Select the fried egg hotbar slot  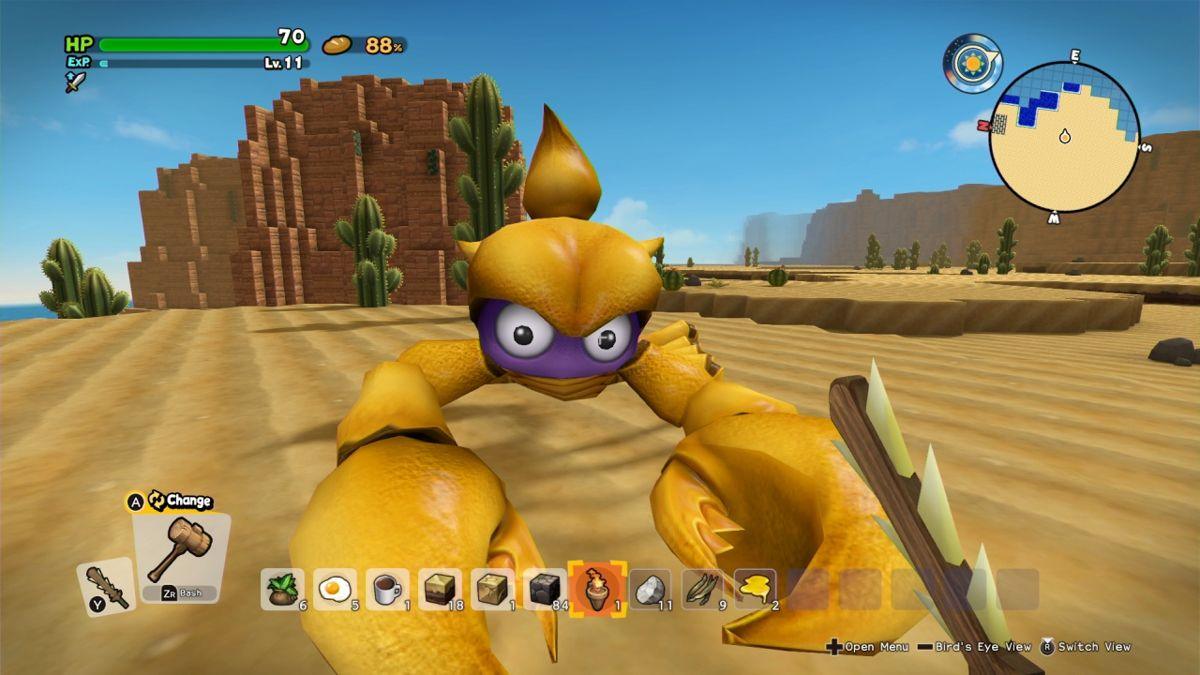334,589
